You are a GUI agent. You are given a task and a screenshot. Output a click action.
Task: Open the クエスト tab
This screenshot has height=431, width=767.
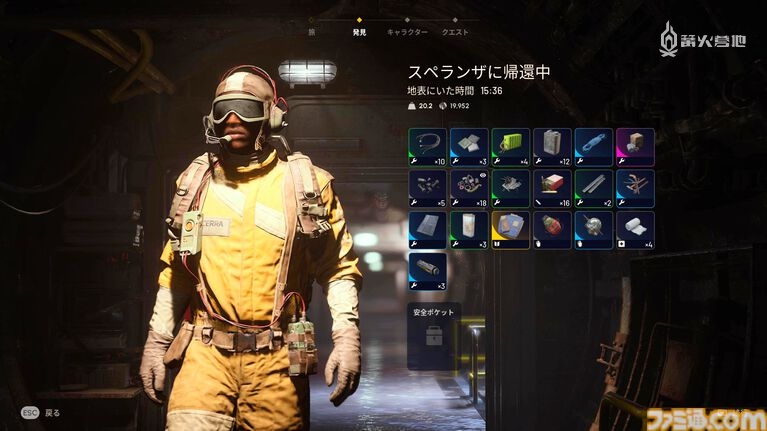pos(455,32)
